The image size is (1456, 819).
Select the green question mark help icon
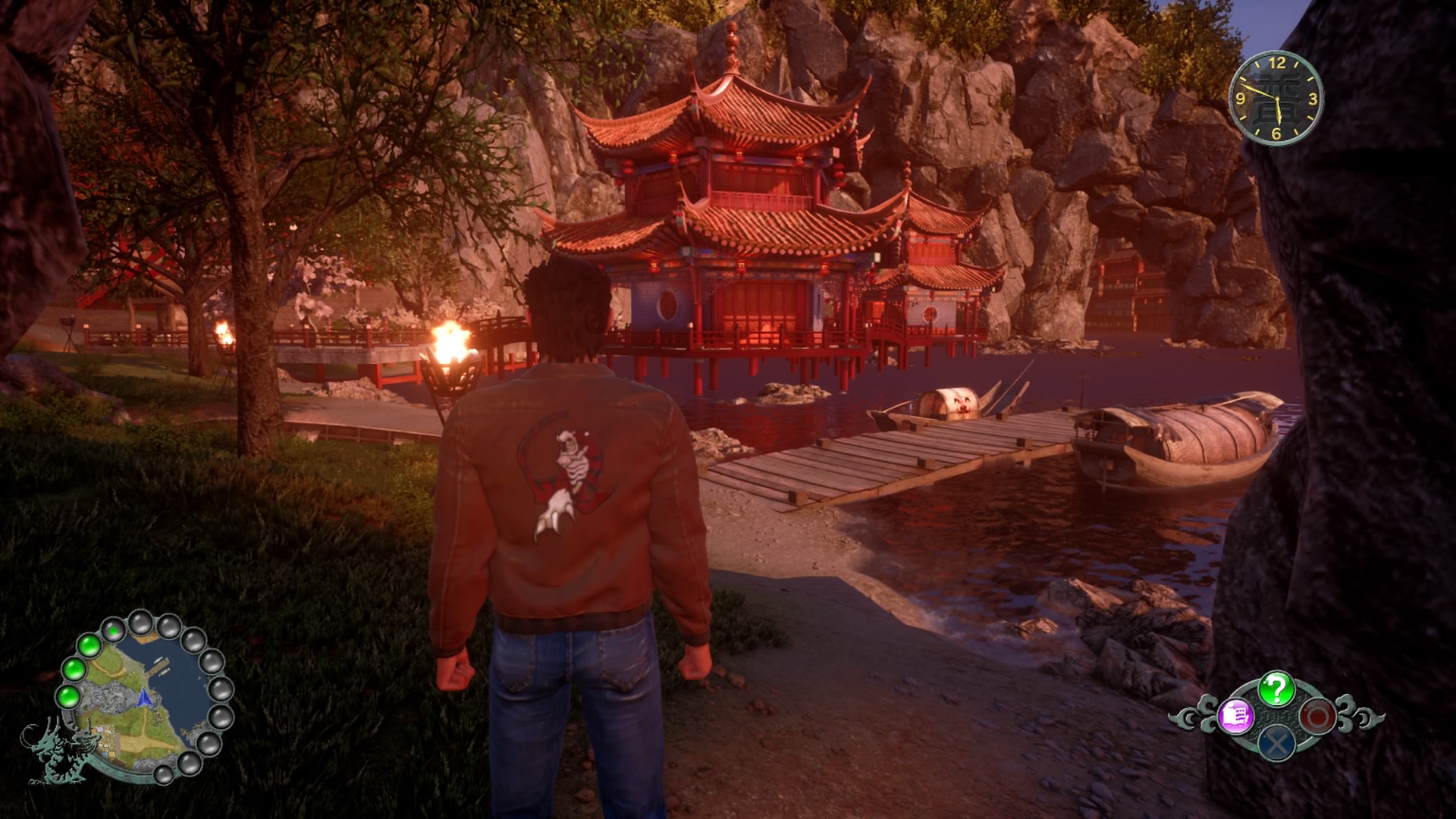(1276, 689)
